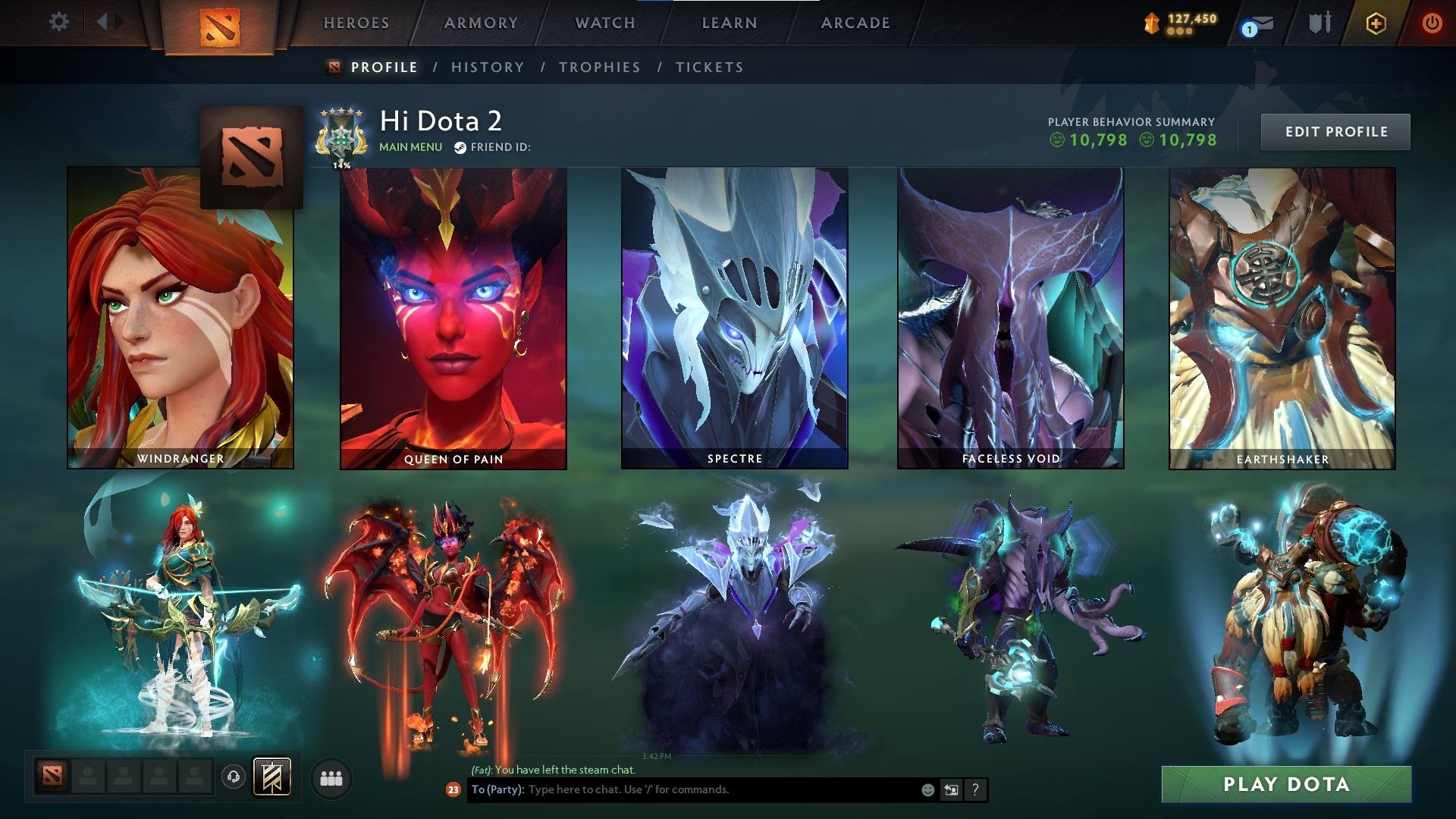This screenshot has width=1456, height=819.
Task: Click the chat help question mark icon
Action: click(x=974, y=789)
